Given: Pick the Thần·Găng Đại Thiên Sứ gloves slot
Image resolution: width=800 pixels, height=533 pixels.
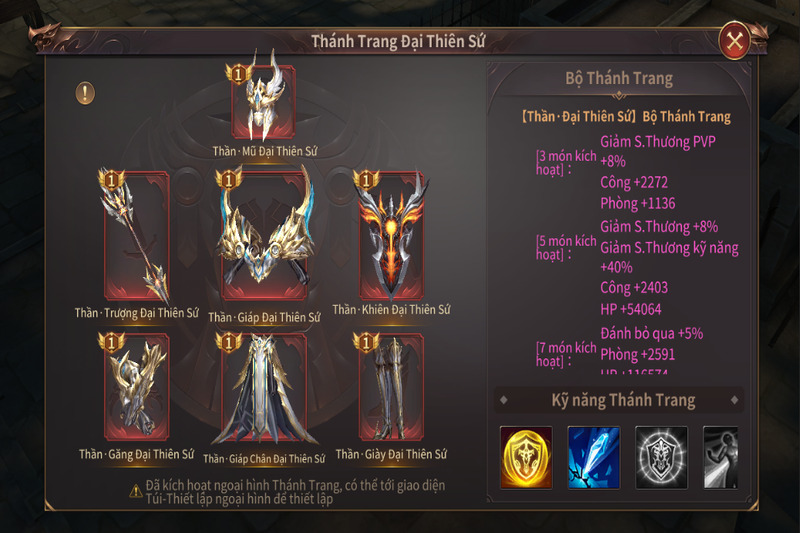Looking at the screenshot, I should [137, 389].
